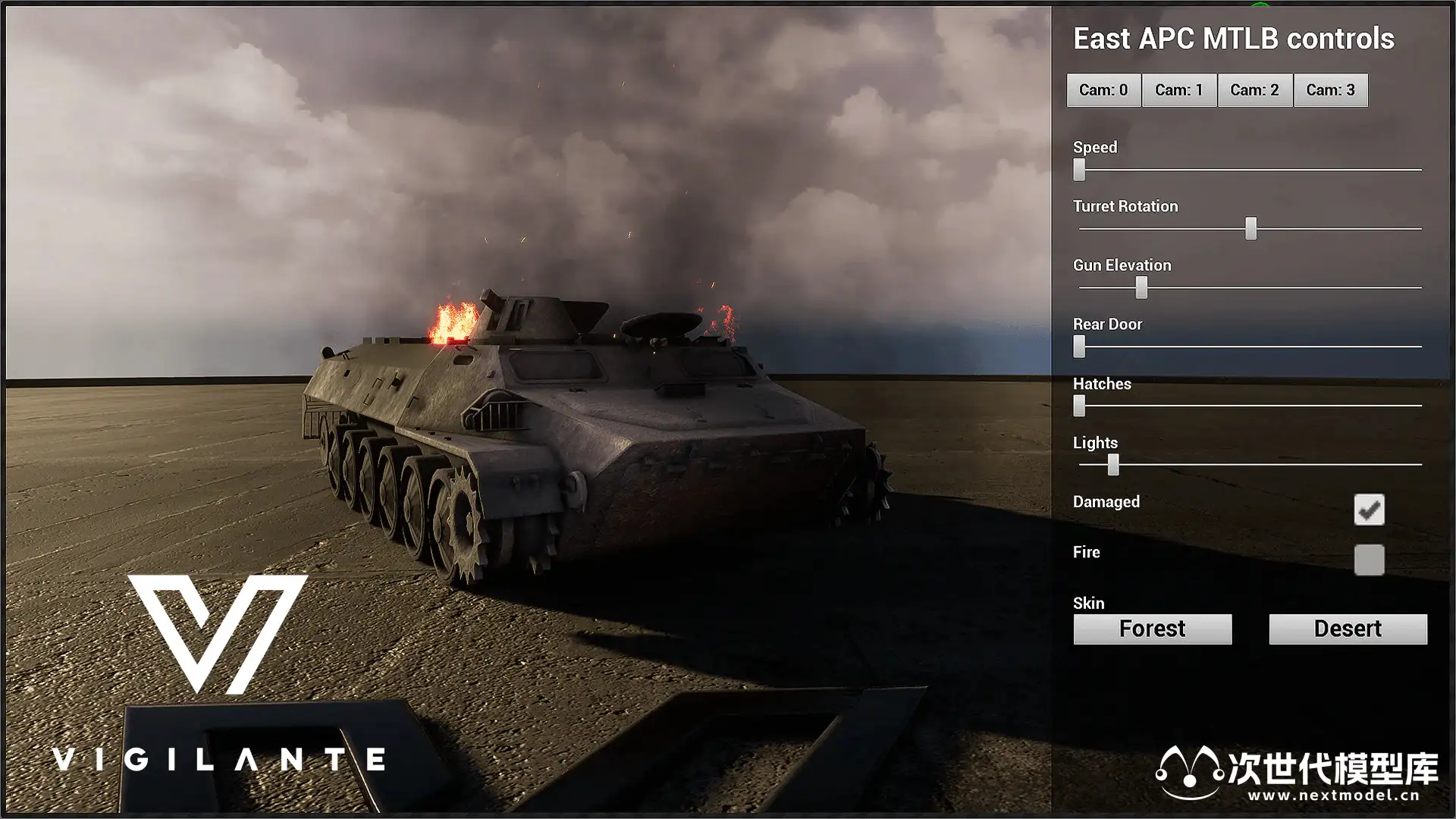The width and height of the screenshot is (1456, 819).
Task: Apply the Forest skin
Action: click(x=1152, y=629)
